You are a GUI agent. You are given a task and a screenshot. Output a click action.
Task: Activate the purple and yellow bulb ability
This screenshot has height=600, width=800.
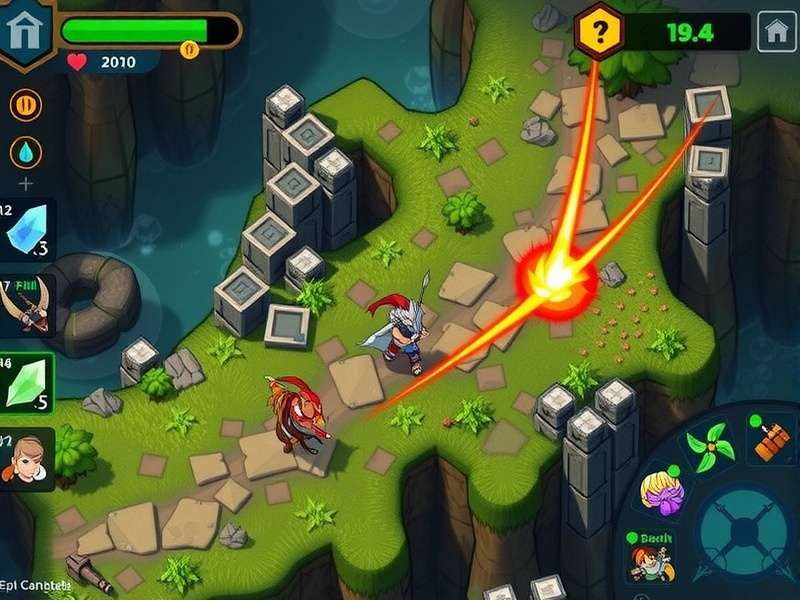pos(660,492)
